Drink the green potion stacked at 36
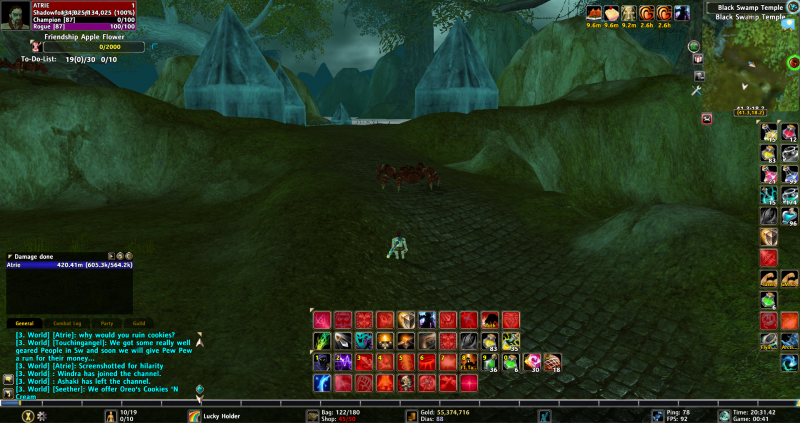Viewport: 800px width, 423px height. [x=491, y=362]
